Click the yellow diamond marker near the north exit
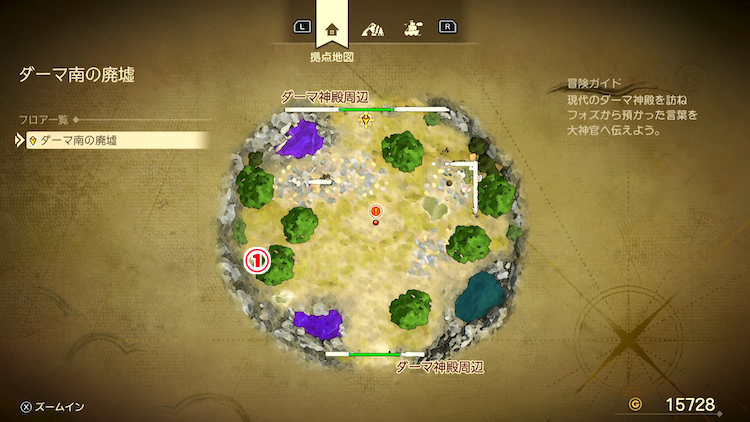This screenshot has height=422, width=750. 367,120
